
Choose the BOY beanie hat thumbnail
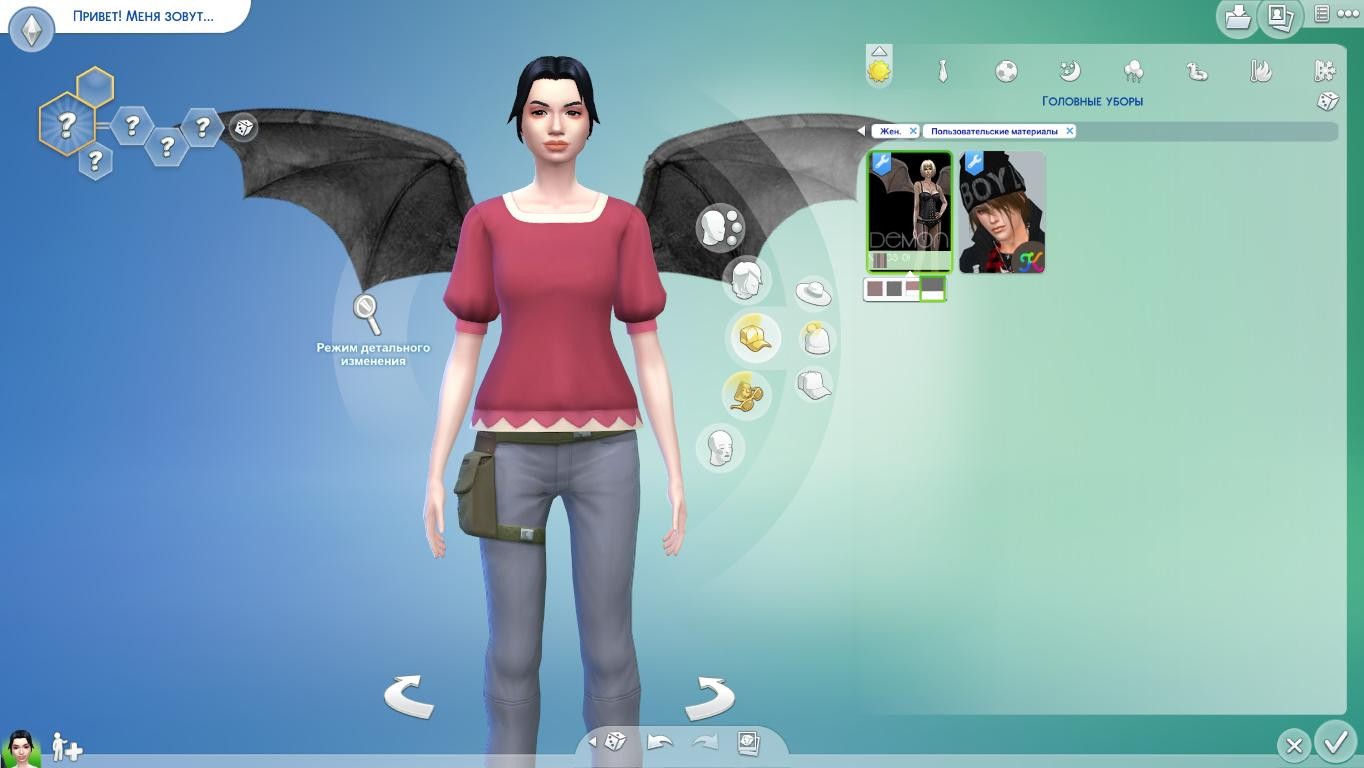[1002, 212]
